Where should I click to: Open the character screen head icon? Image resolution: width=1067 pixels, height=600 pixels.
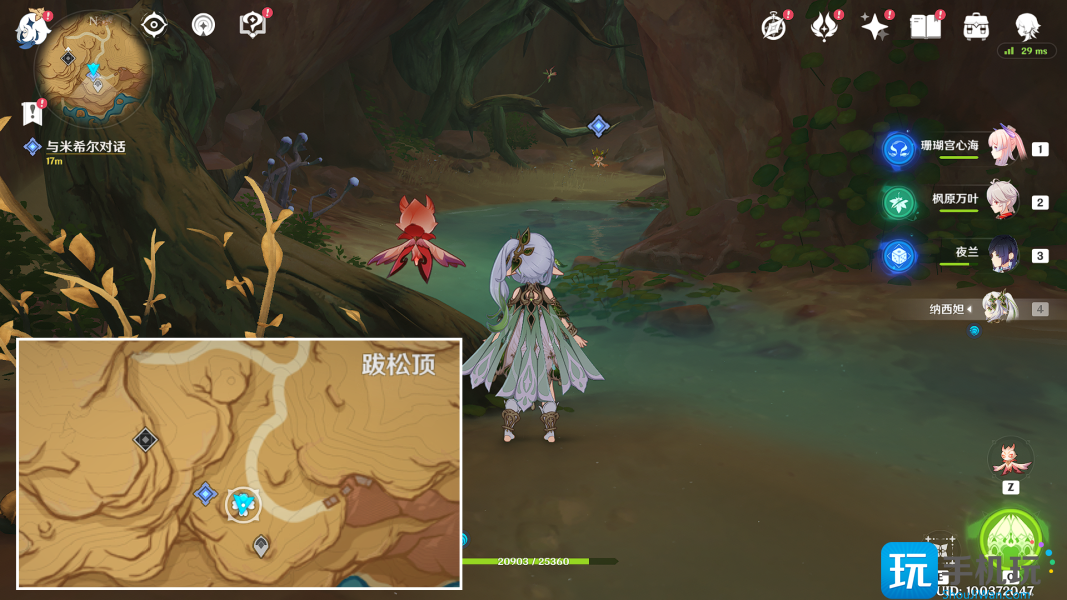(1027, 26)
